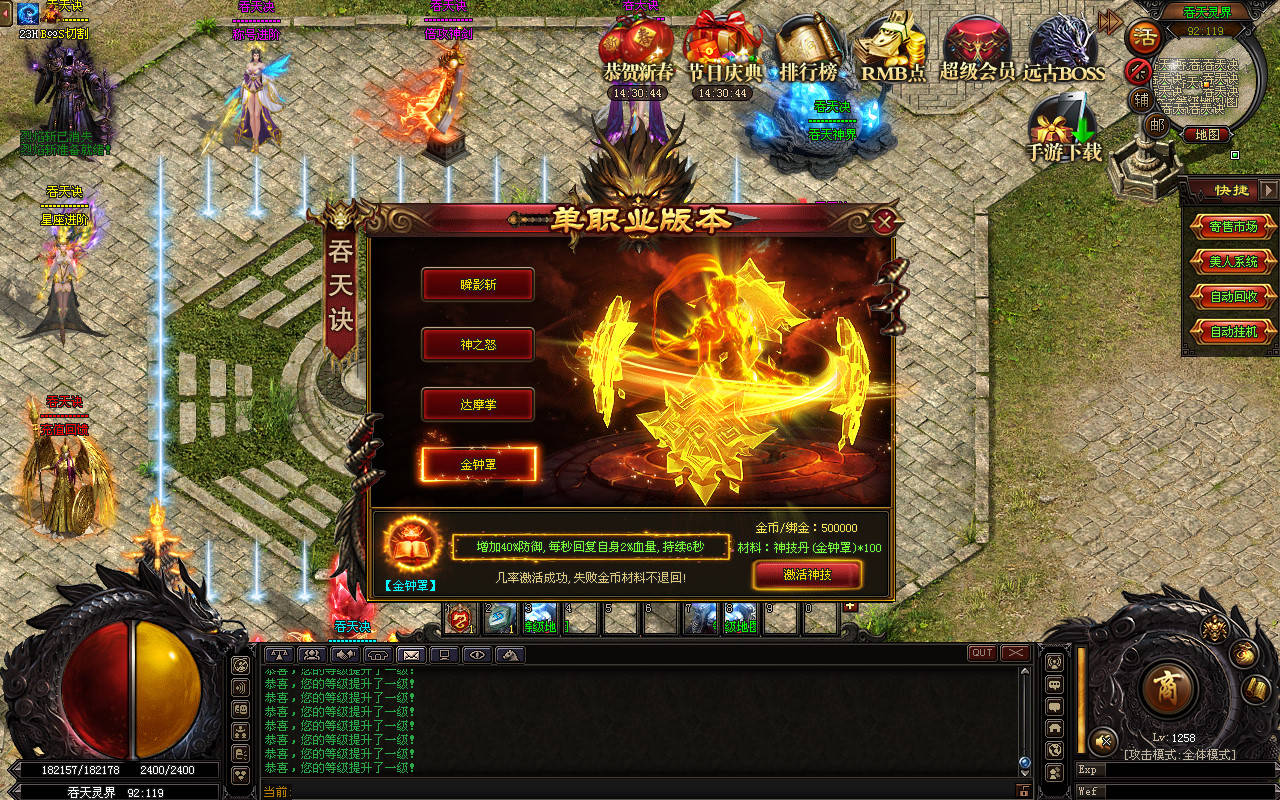
Task: Close the 单职业版本 skill window
Action: (x=883, y=221)
